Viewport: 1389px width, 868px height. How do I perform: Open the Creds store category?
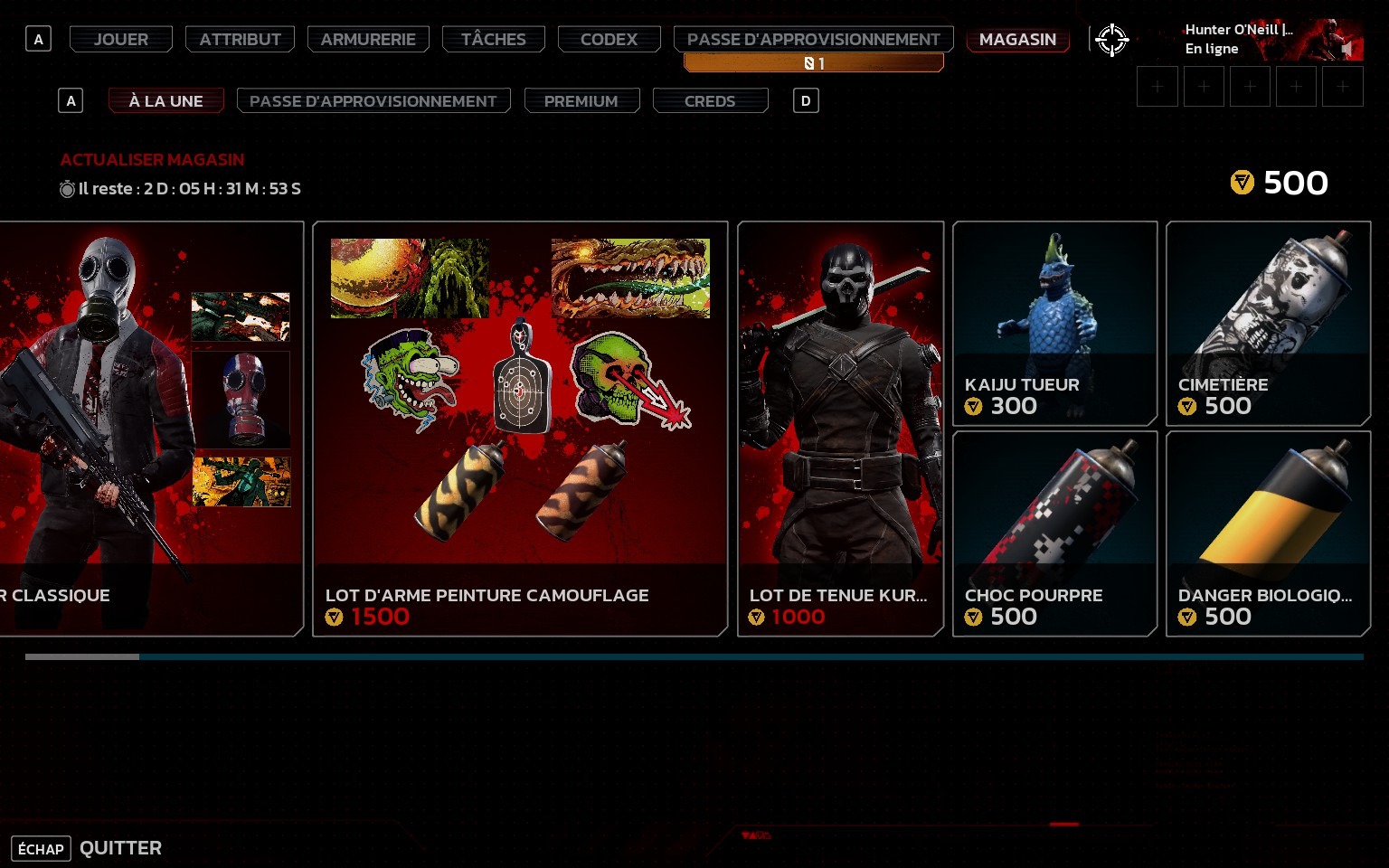tap(710, 100)
